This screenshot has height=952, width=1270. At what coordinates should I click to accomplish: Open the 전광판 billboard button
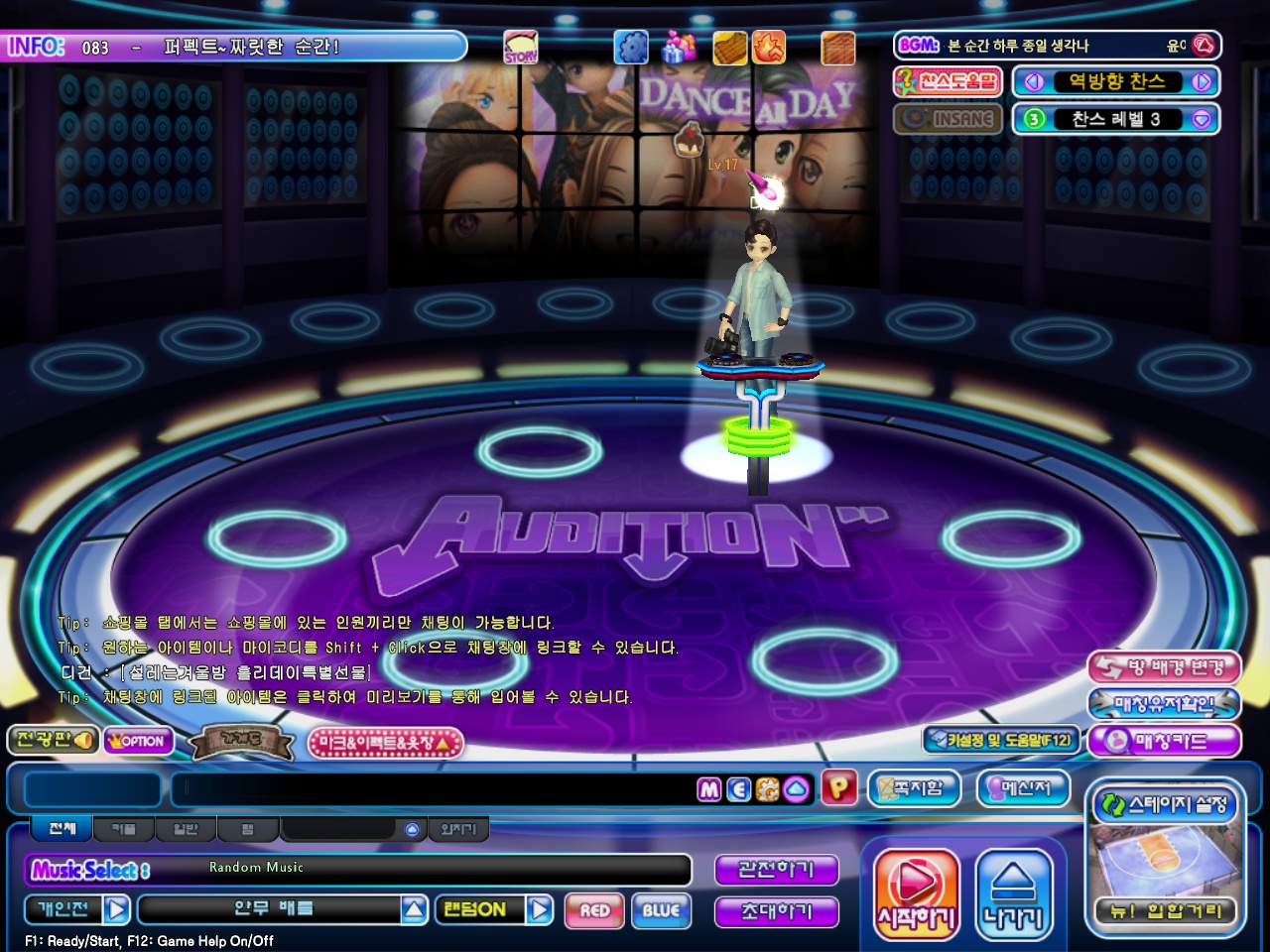[53, 740]
